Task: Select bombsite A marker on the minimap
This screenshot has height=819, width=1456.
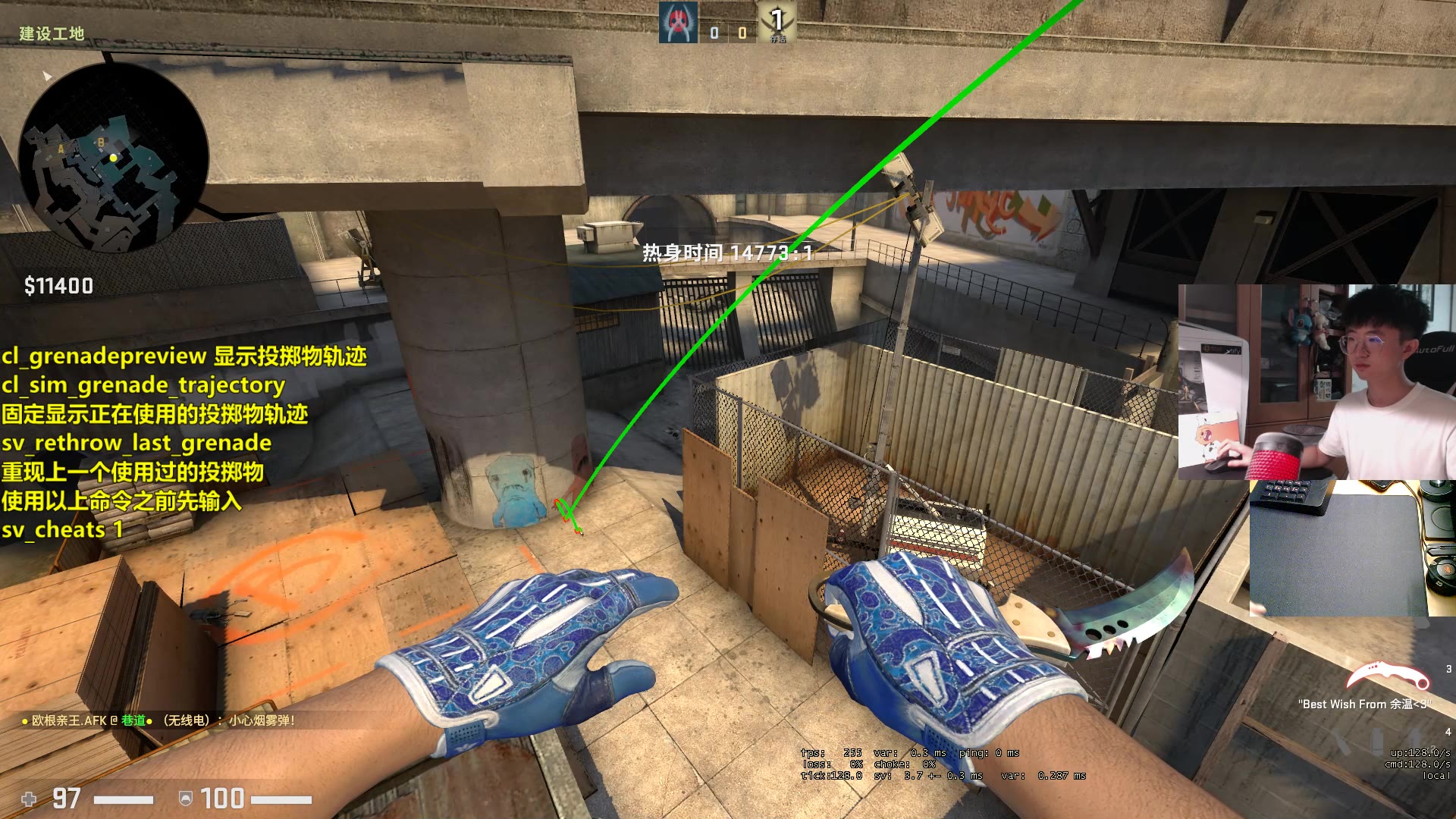Action: click(x=61, y=149)
